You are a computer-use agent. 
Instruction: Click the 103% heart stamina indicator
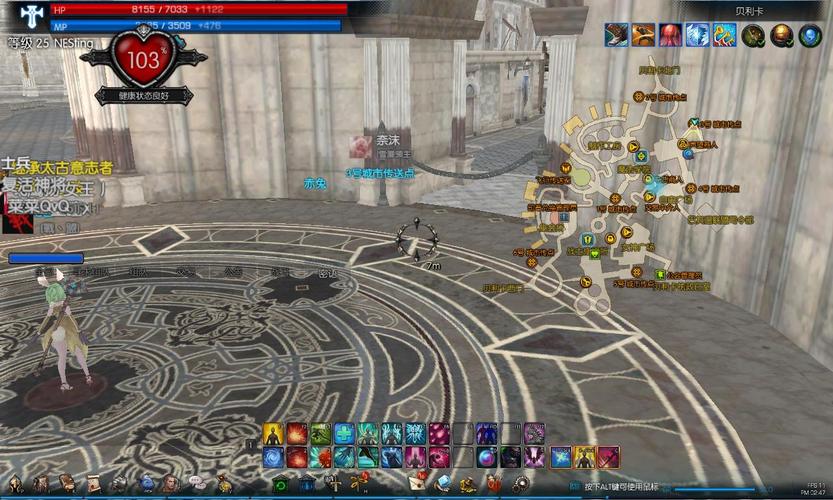coord(142,60)
